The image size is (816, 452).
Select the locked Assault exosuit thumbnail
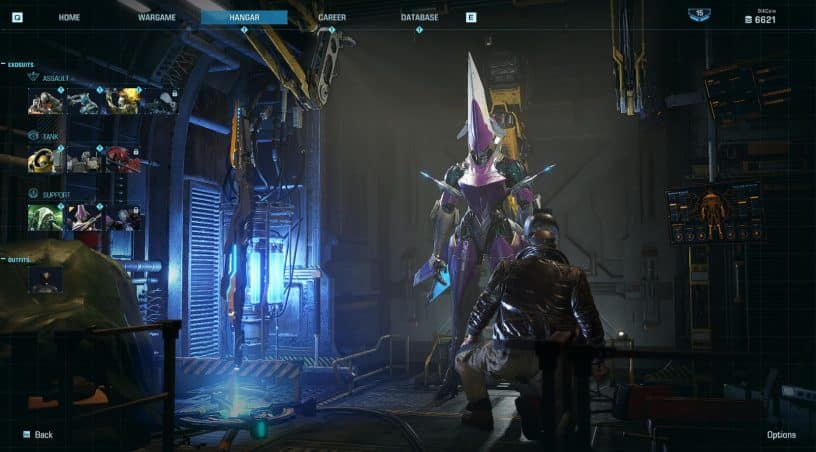160,101
